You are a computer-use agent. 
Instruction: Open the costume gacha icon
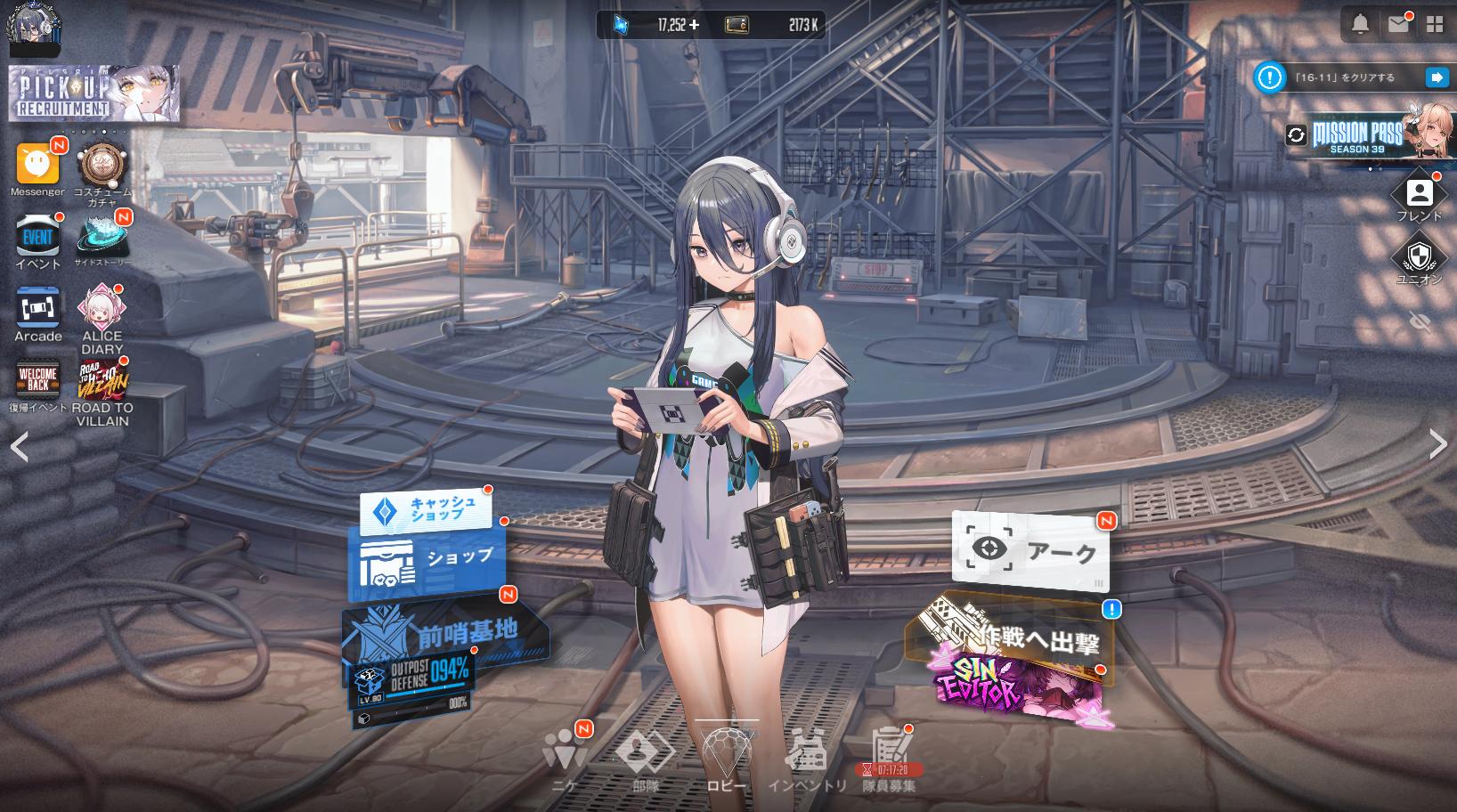click(x=102, y=166)
